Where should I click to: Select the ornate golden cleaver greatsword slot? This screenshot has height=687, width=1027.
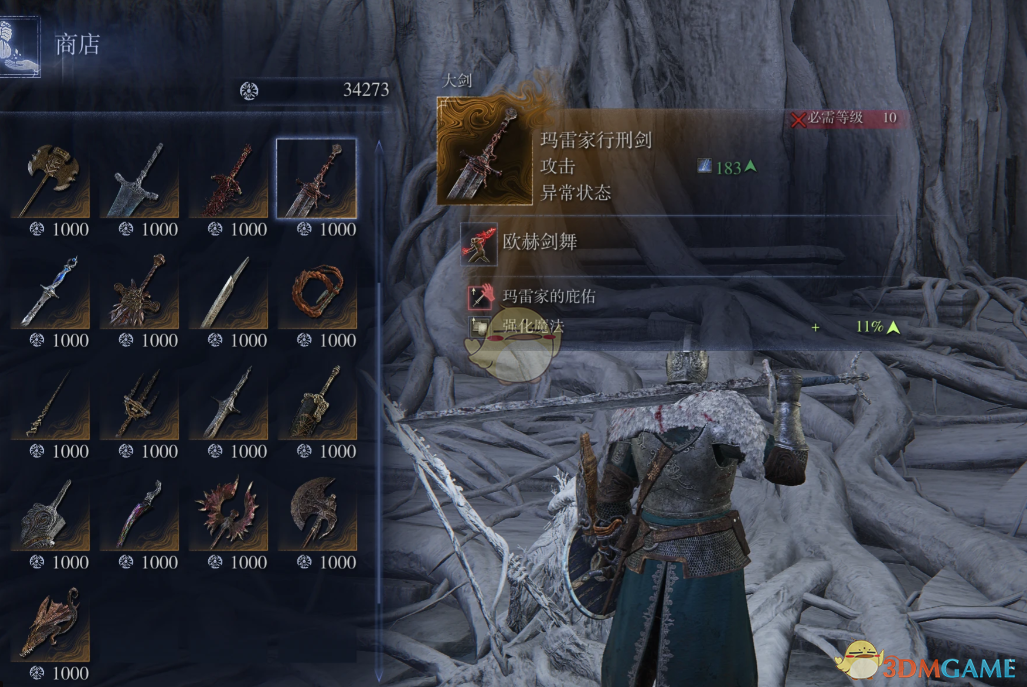(x=316, y=402)
